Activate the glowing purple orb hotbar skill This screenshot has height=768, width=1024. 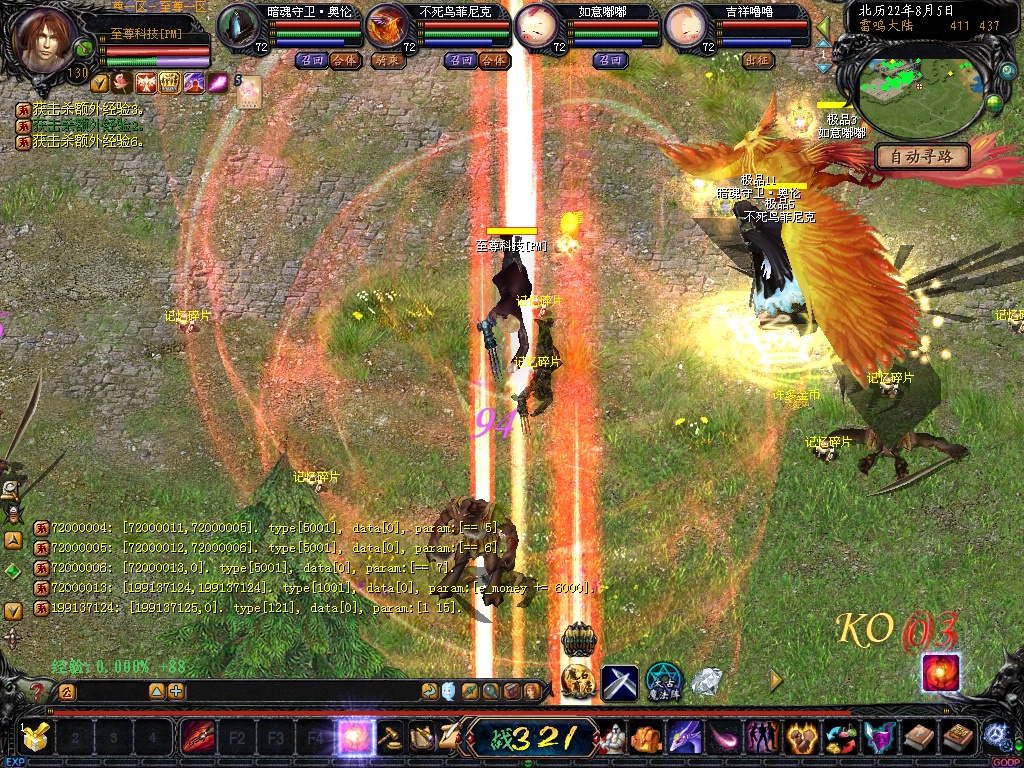354,739
